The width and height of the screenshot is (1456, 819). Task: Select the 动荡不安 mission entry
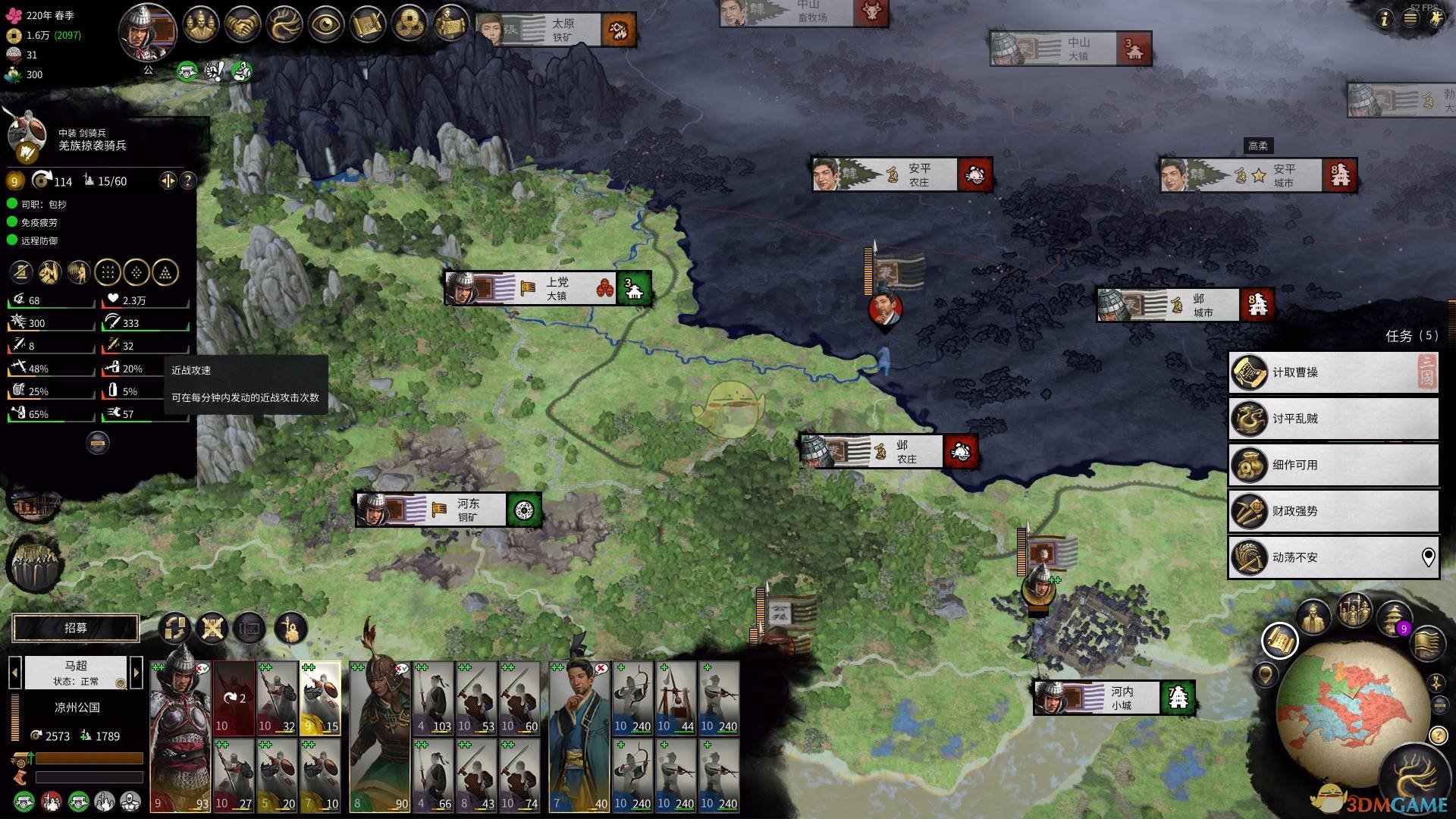(x=1332, y=557)
